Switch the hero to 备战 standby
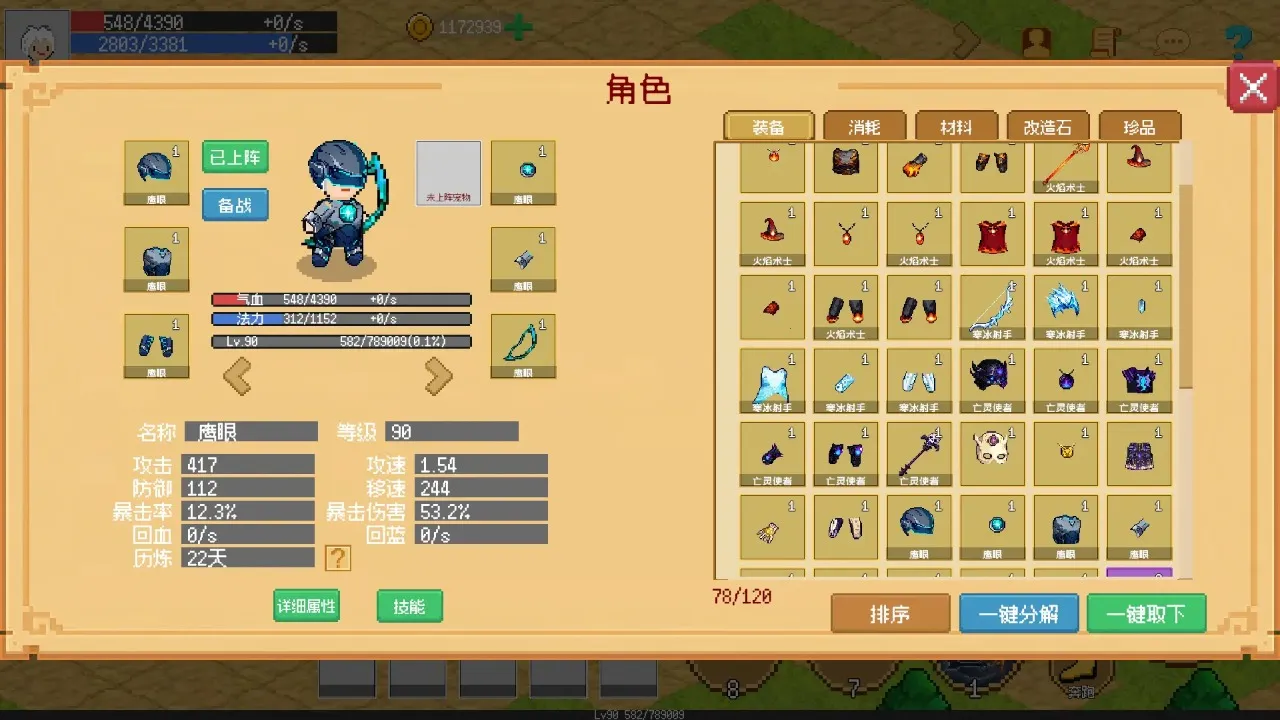 tap(234, 204)
